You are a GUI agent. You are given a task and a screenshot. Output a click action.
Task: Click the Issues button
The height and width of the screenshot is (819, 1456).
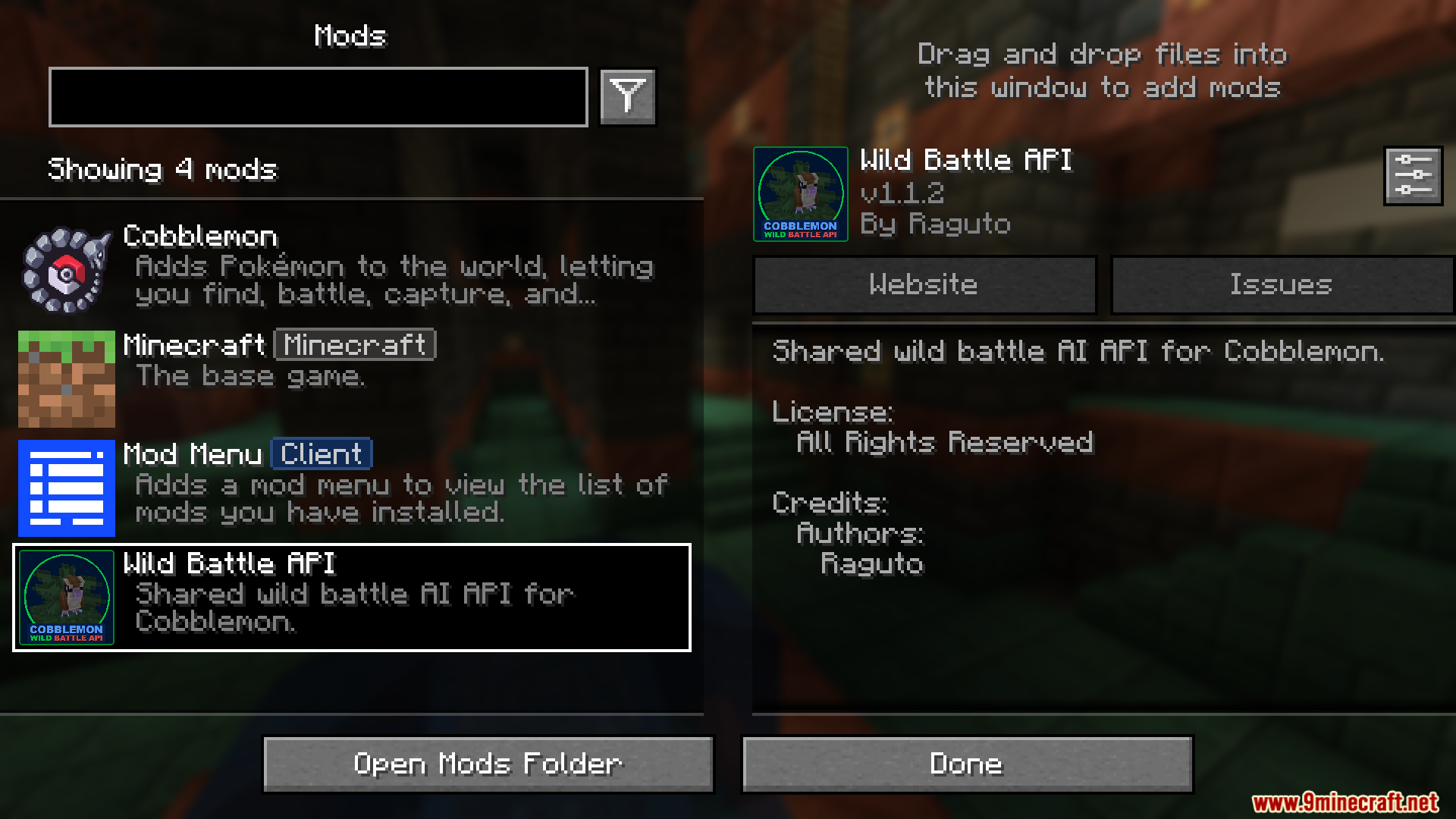1282,284
